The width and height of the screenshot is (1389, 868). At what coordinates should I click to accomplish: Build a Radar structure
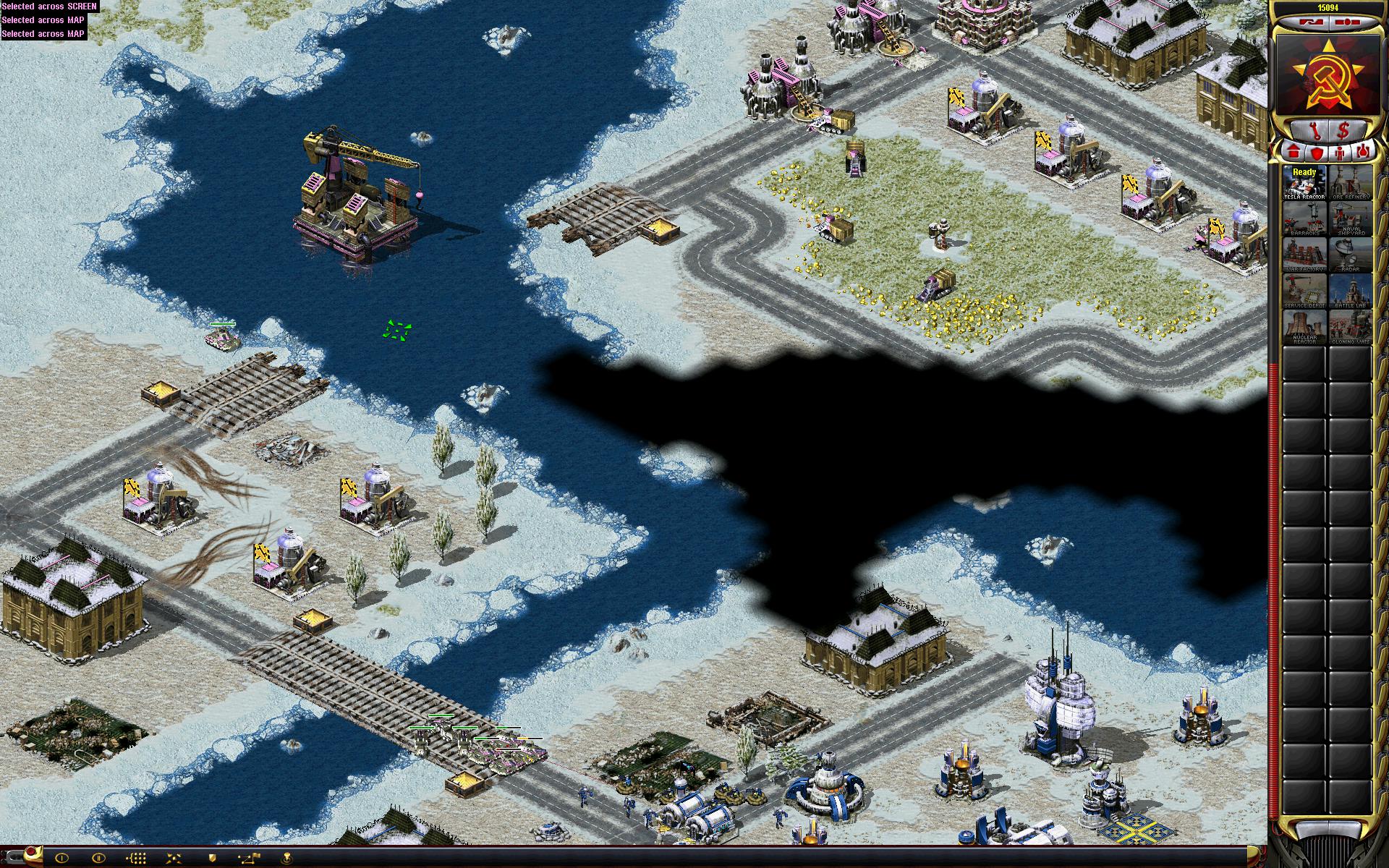[x=1349, y=255]
